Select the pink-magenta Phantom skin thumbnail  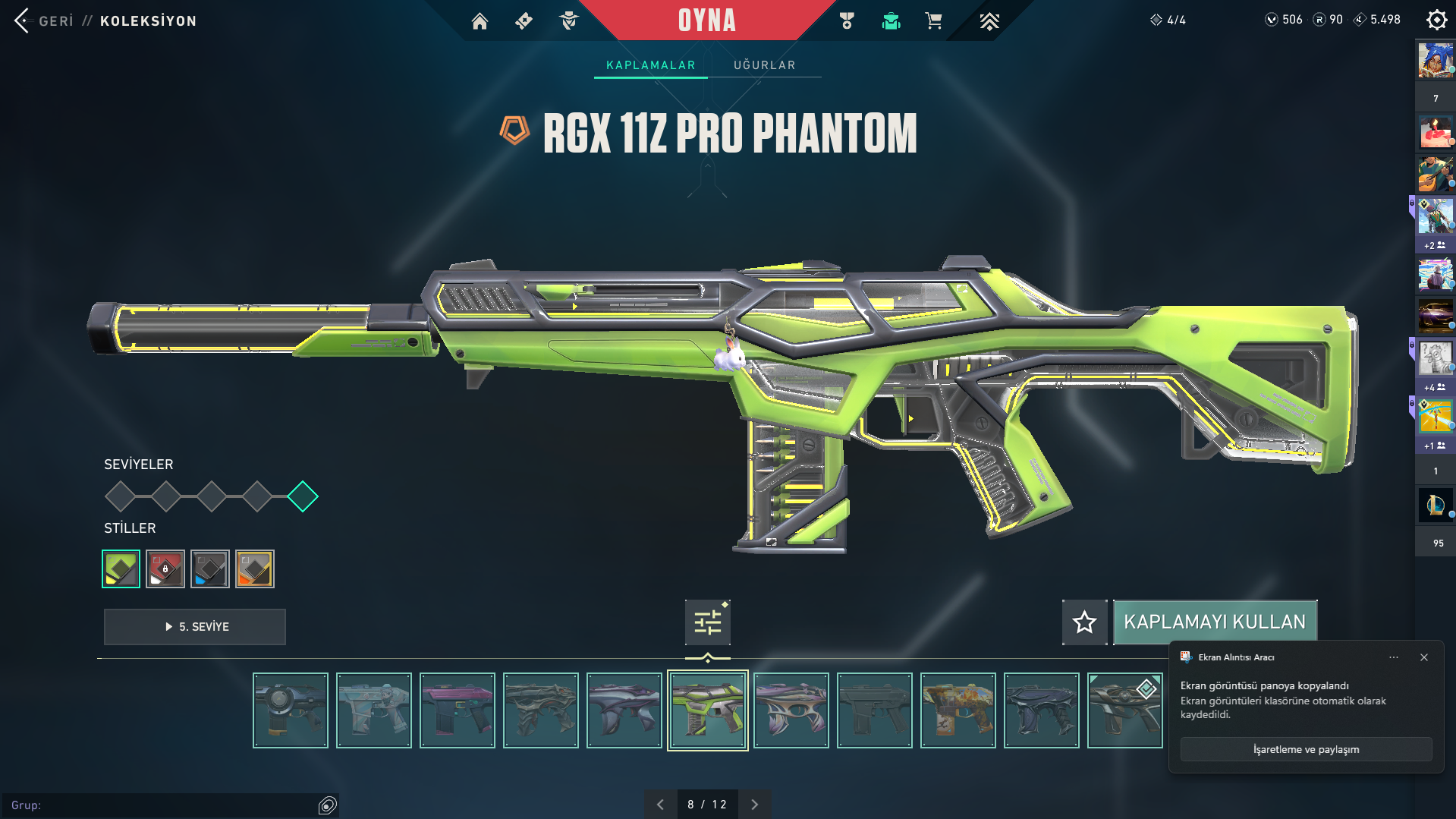coord(458,710)
